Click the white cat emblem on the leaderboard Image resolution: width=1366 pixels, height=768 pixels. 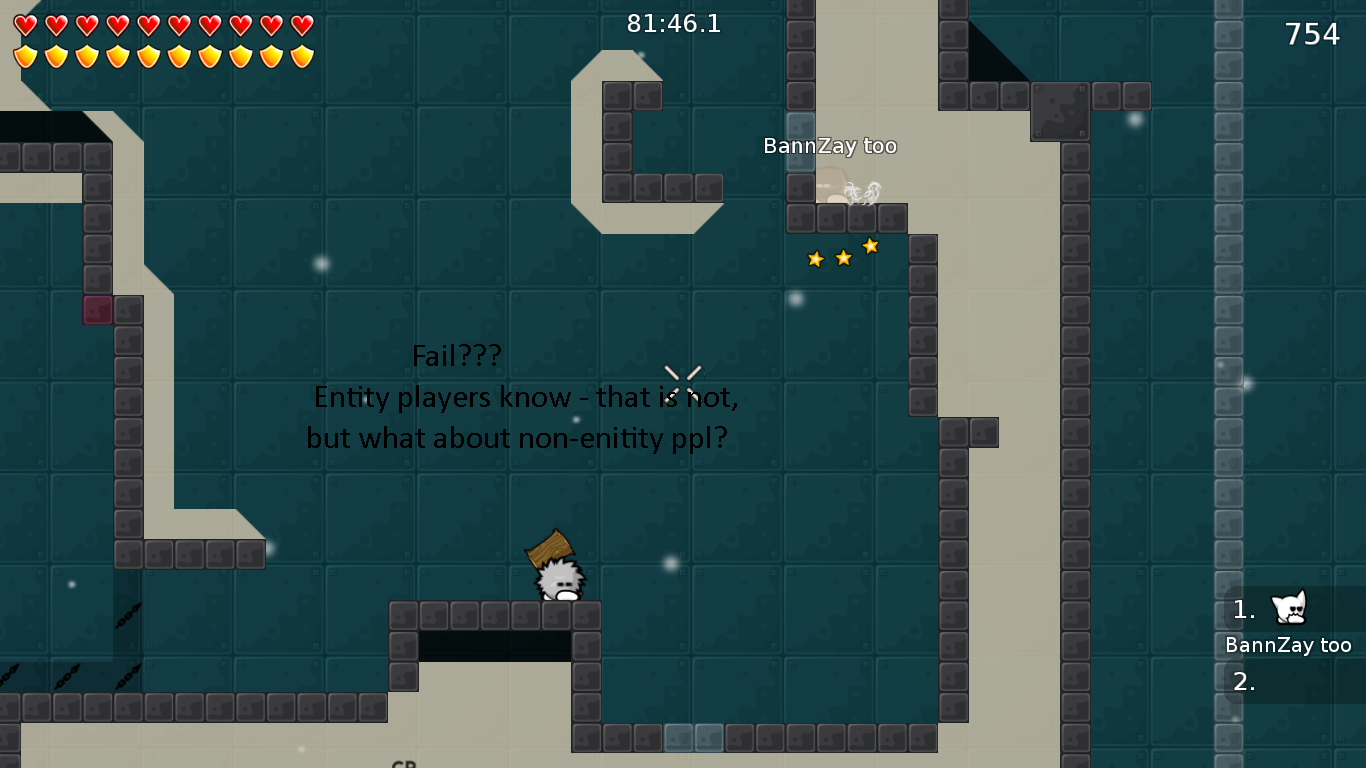click(1288, 608)
